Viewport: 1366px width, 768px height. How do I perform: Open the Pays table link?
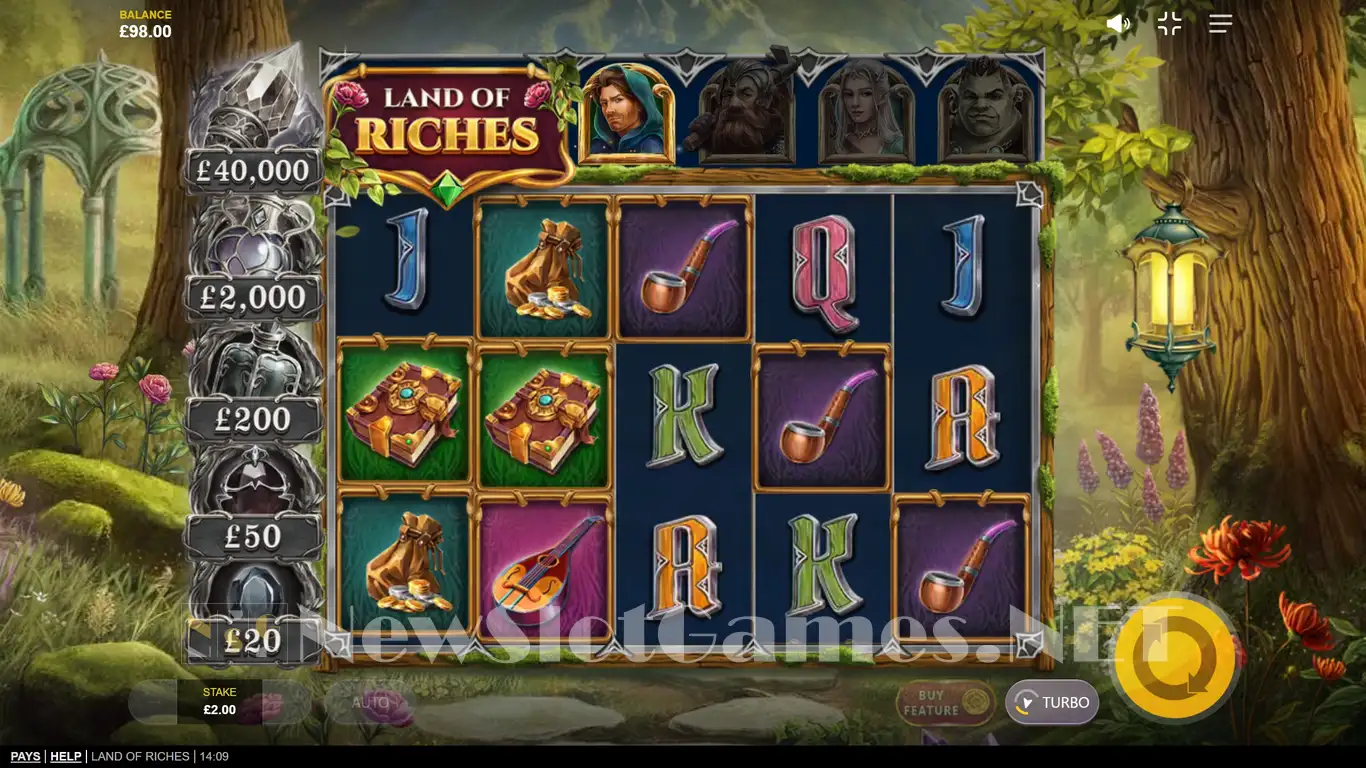point(25,757)
